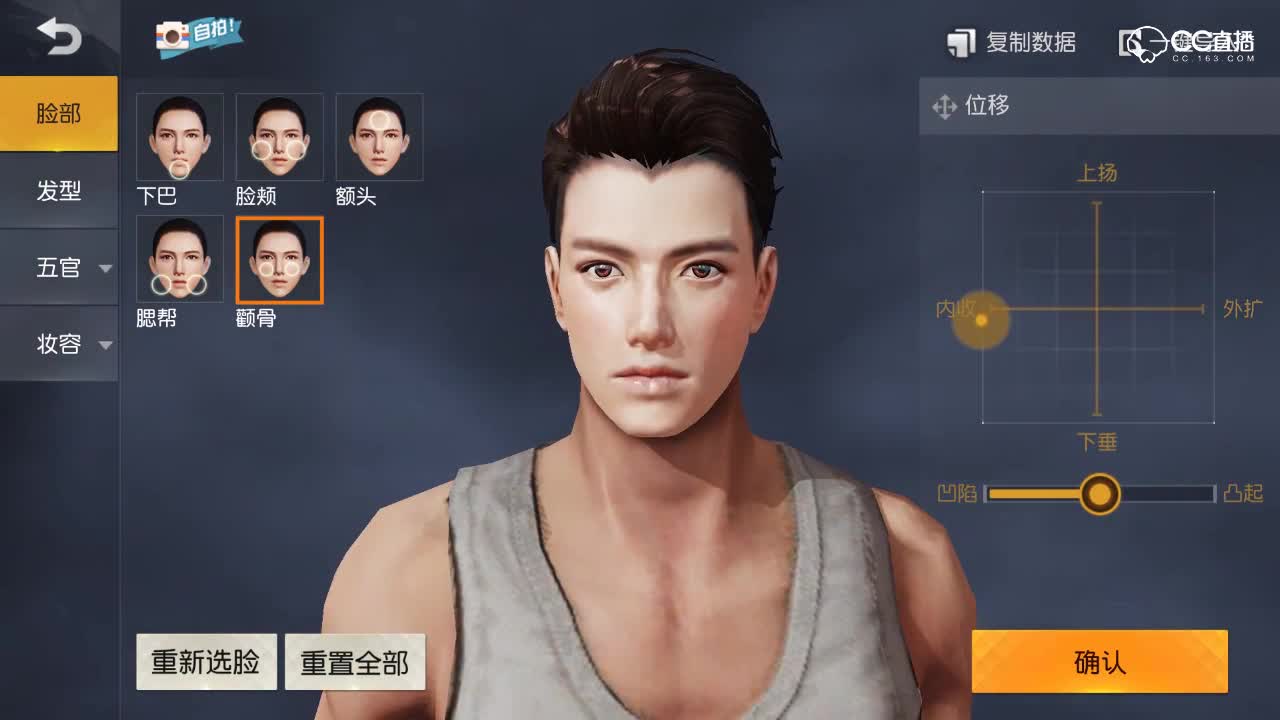
Task: Select the 颧骨 cheekbone option
Action: (x=279, y=259)
